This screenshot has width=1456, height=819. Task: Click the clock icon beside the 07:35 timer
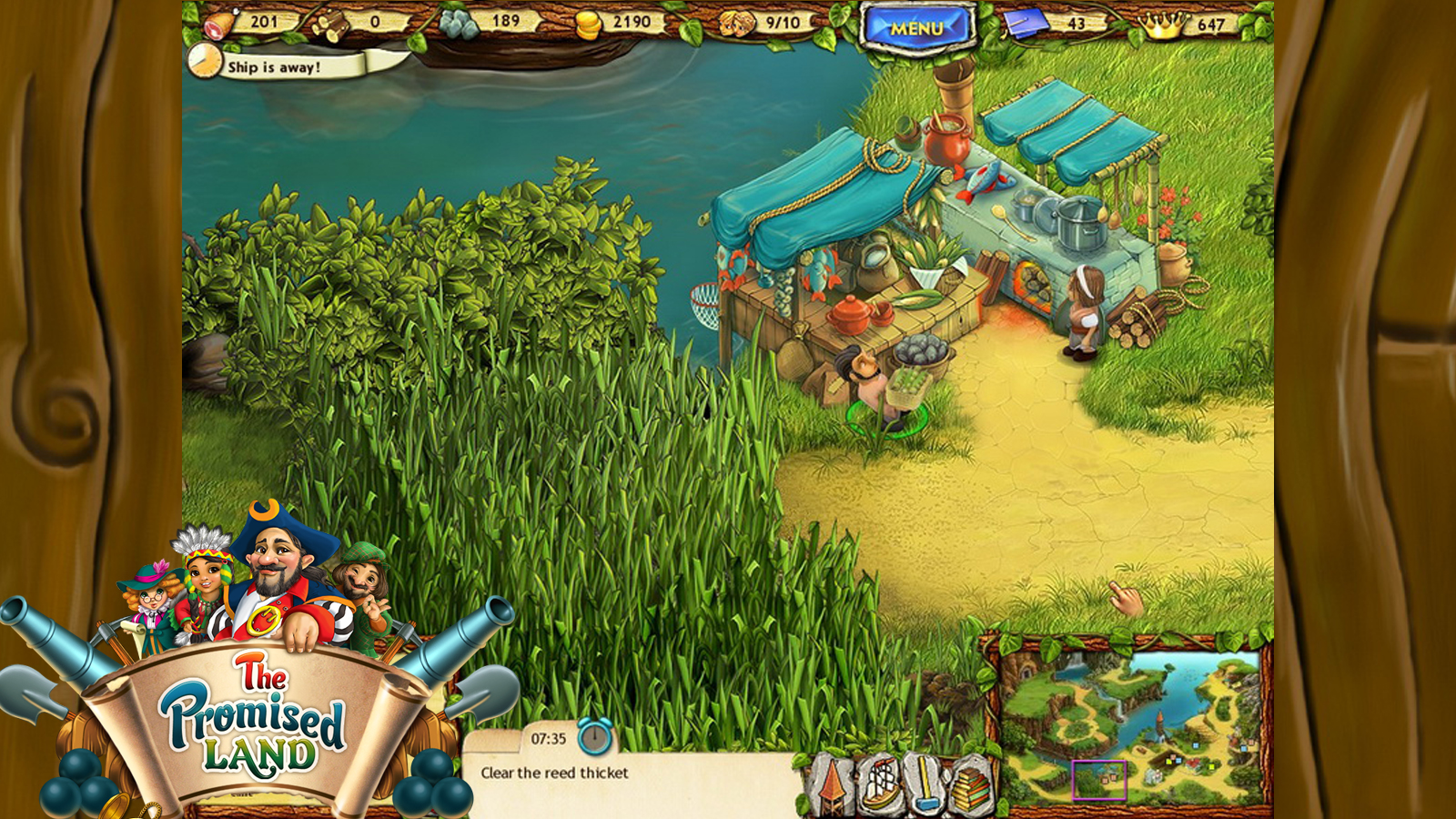(596, 734)
